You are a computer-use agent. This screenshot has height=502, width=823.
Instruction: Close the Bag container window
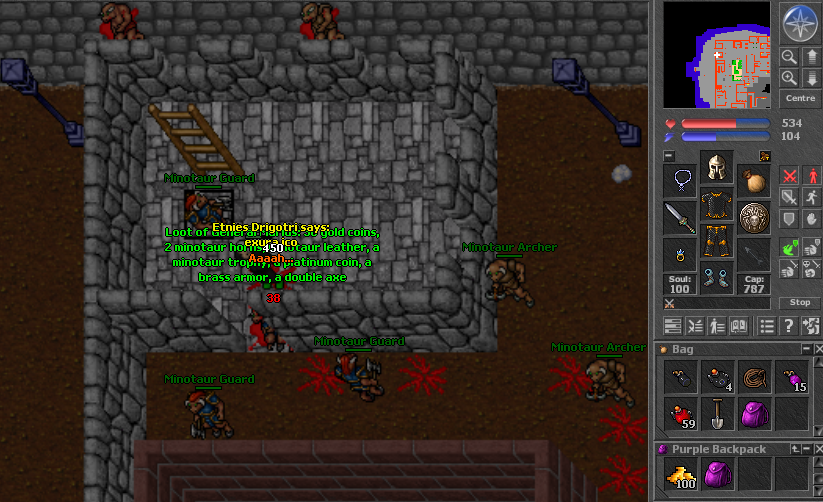point(817,349)
